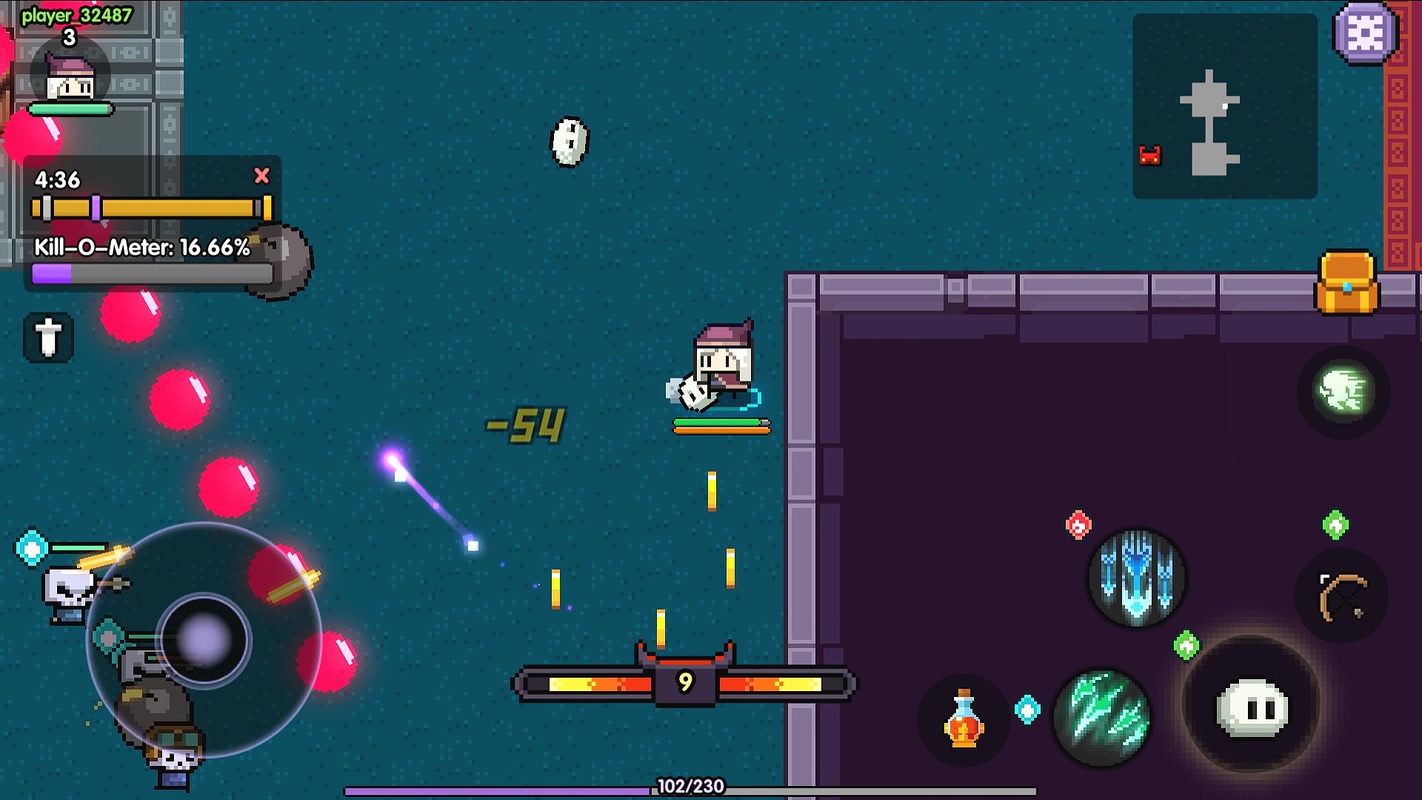
Task: Open the golden treasure chest inventory
Action: click(1347, 281)
